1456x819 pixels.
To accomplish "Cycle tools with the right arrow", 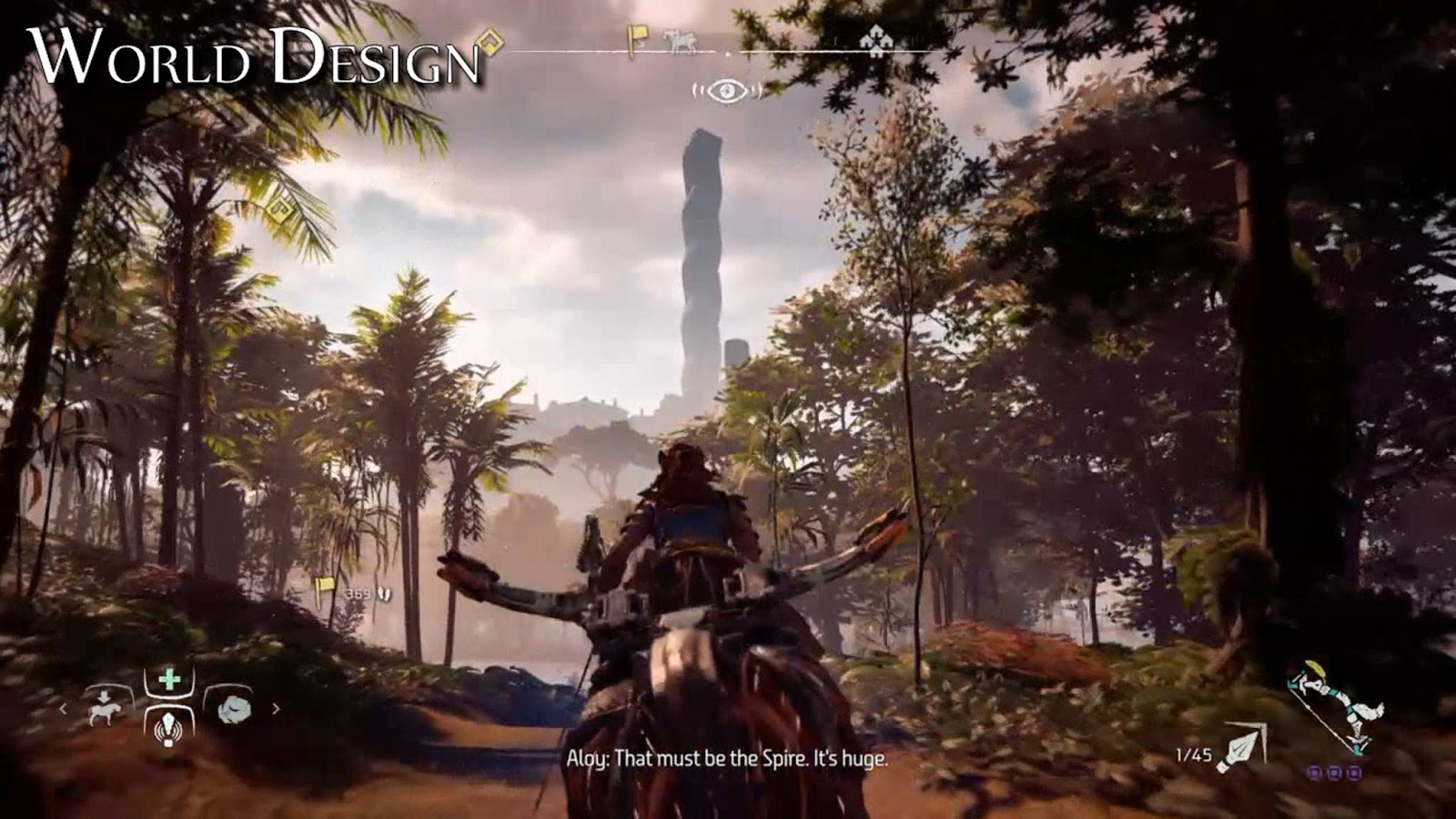I will [276, 708].
